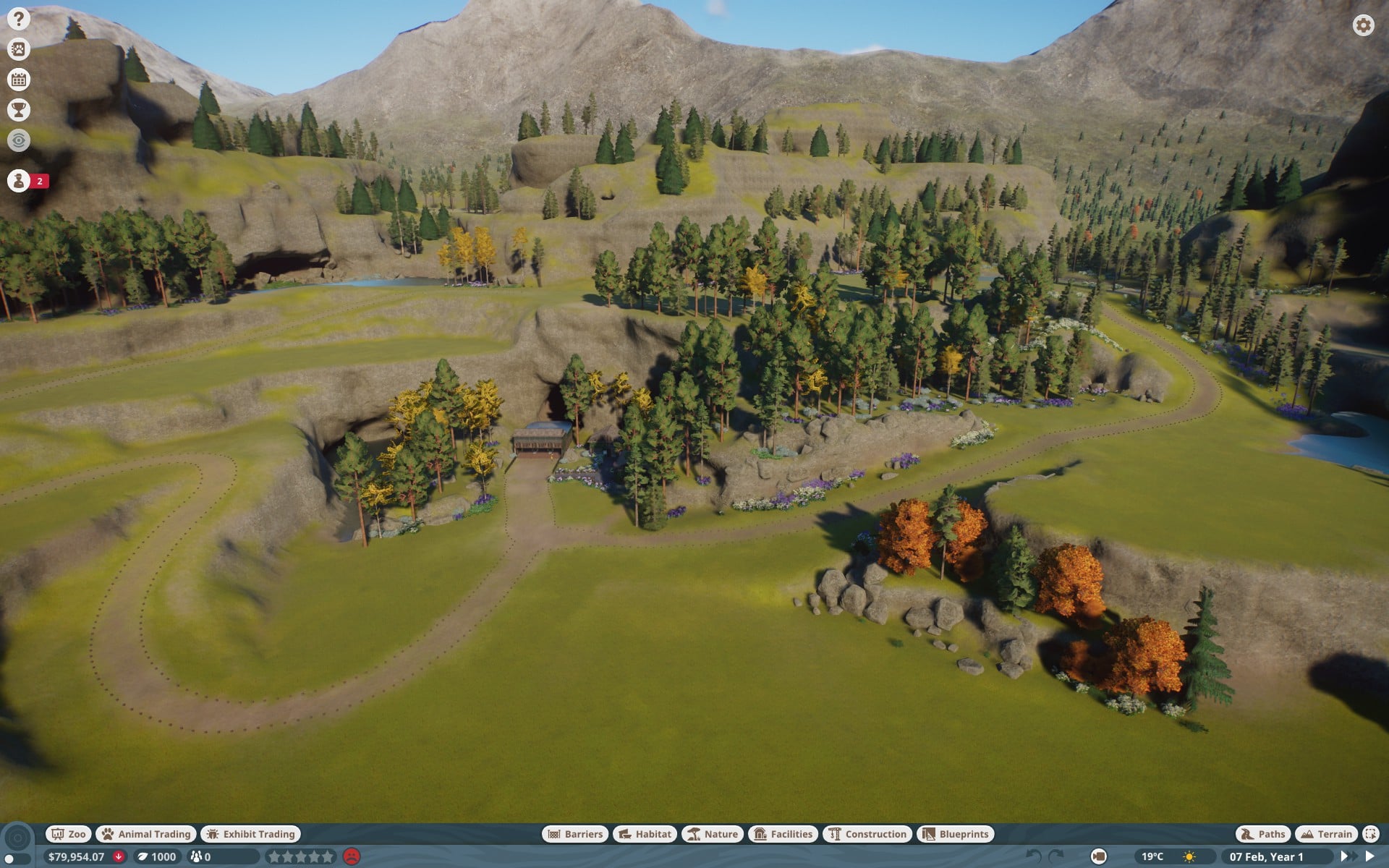
Task: Open the staff notifications icon
Action: 19,181
